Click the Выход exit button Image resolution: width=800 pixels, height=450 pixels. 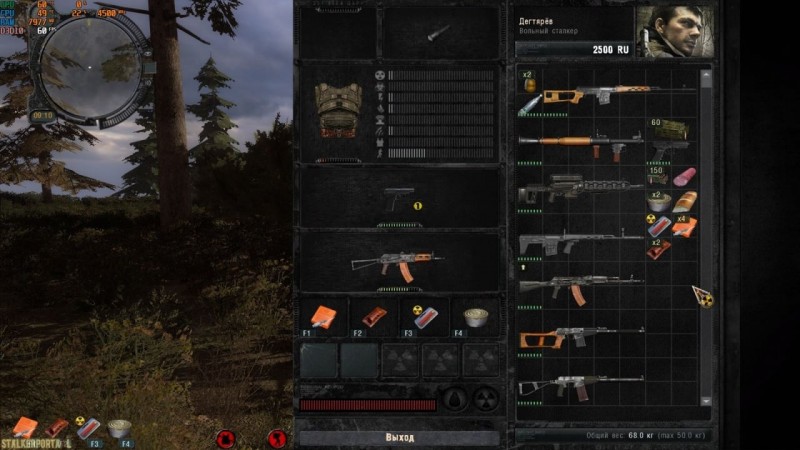click(x=399, y=438)
